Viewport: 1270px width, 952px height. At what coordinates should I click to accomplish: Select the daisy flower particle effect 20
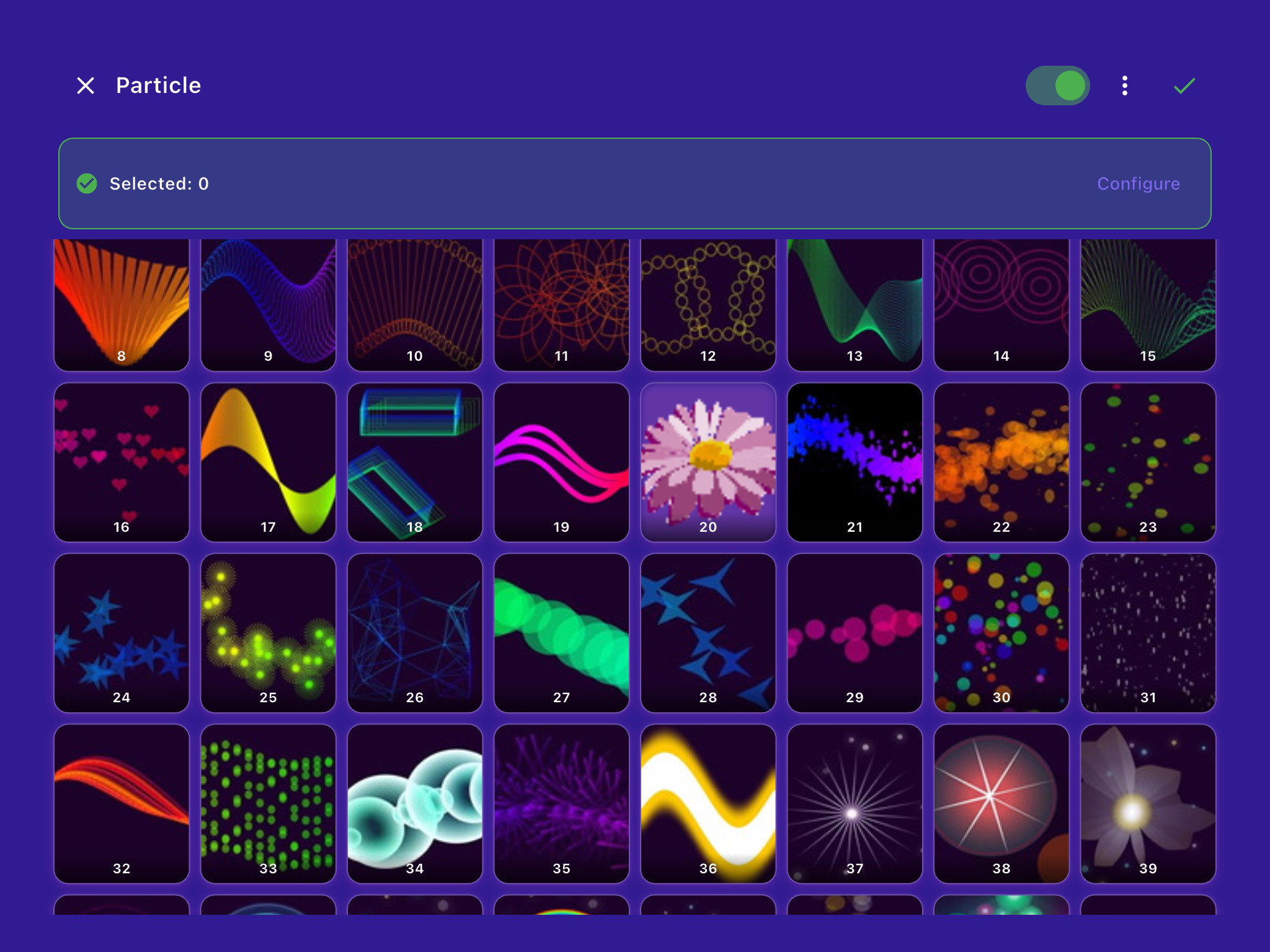(x=708, y=459)
